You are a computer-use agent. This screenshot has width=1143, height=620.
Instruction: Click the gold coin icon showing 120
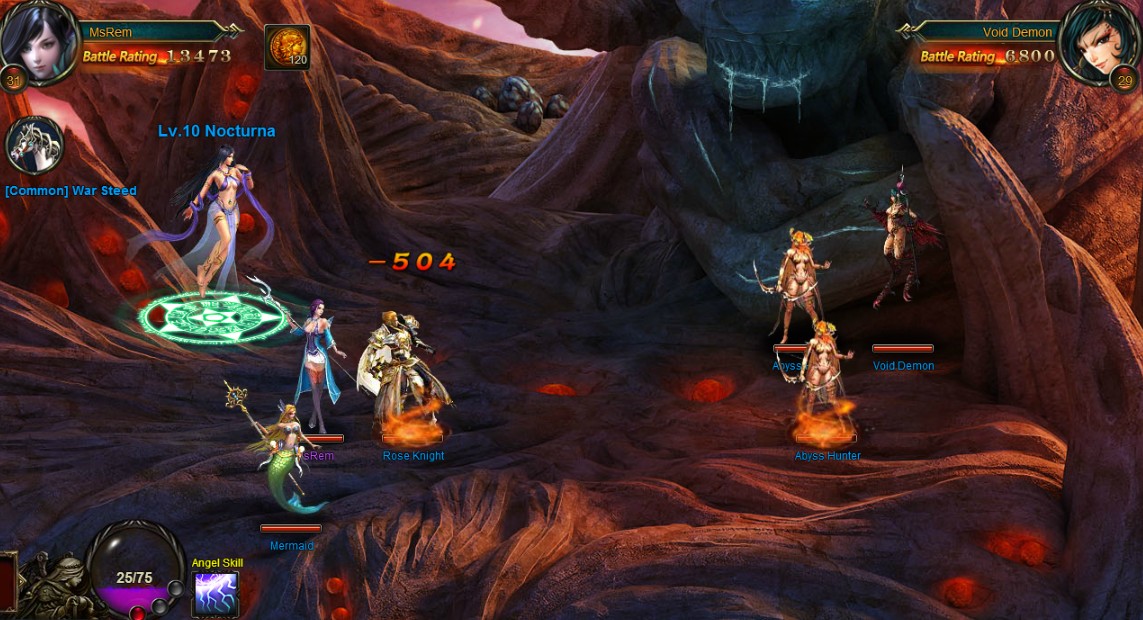(x=287, y=47)
